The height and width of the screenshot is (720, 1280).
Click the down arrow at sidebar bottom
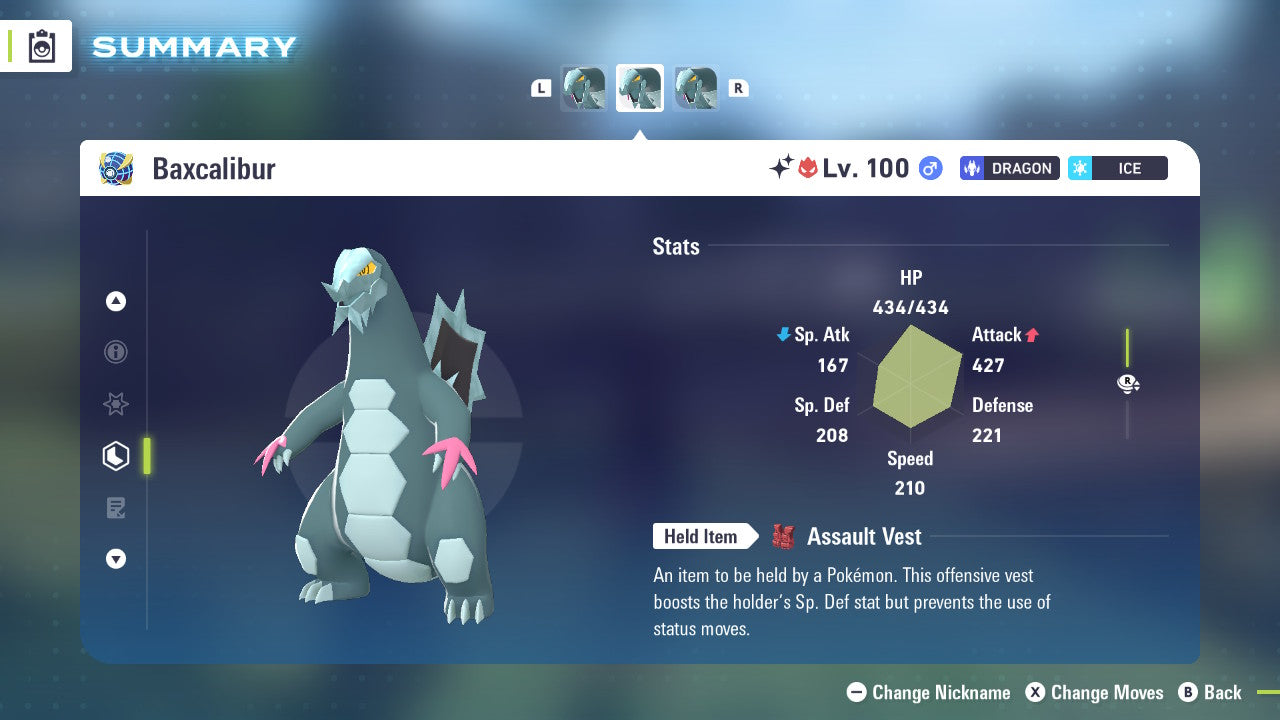[x=116, y=560]
